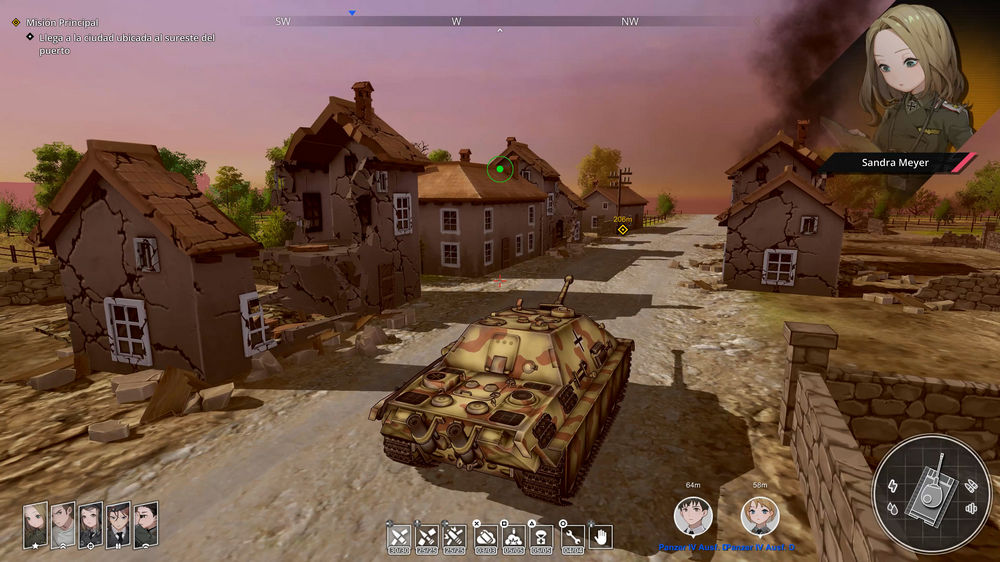The image size is (1000, 562).
Task: Click the Misión Principal objective tracker
Action: point(62,22)
